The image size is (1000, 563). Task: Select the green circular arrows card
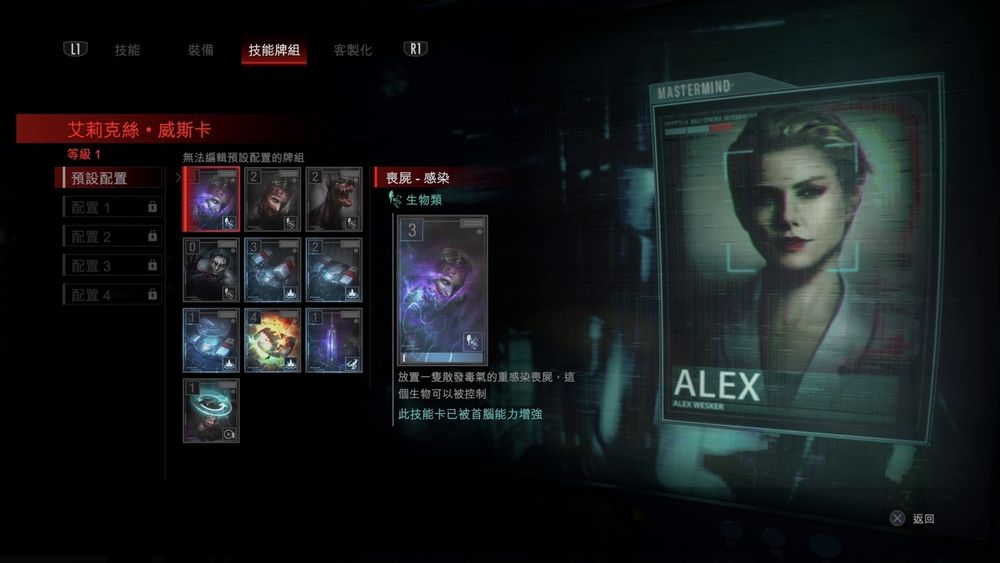coord(212,410)
